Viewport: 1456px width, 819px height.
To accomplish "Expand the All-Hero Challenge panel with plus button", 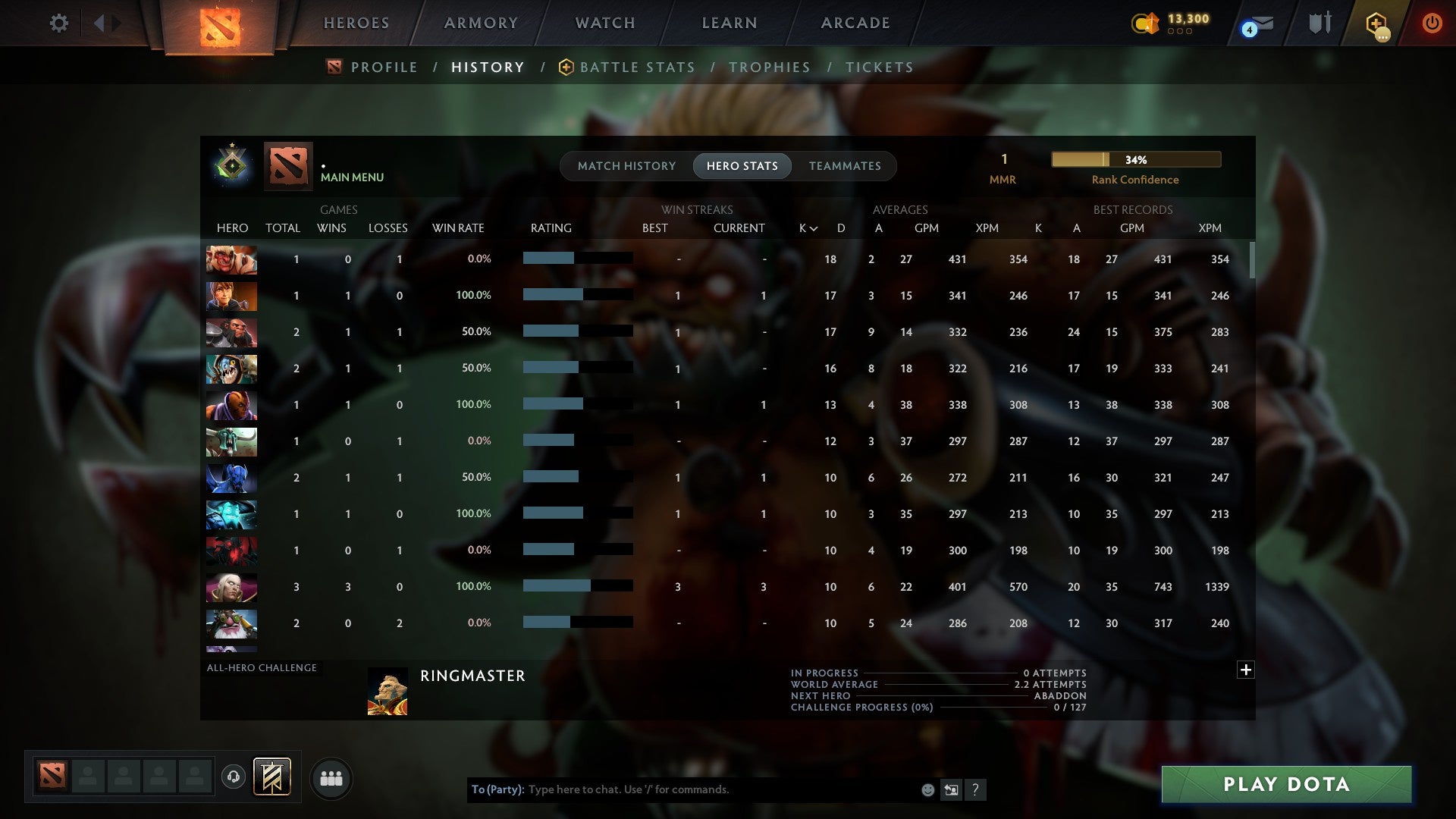I will click(x=1246, y=670).
